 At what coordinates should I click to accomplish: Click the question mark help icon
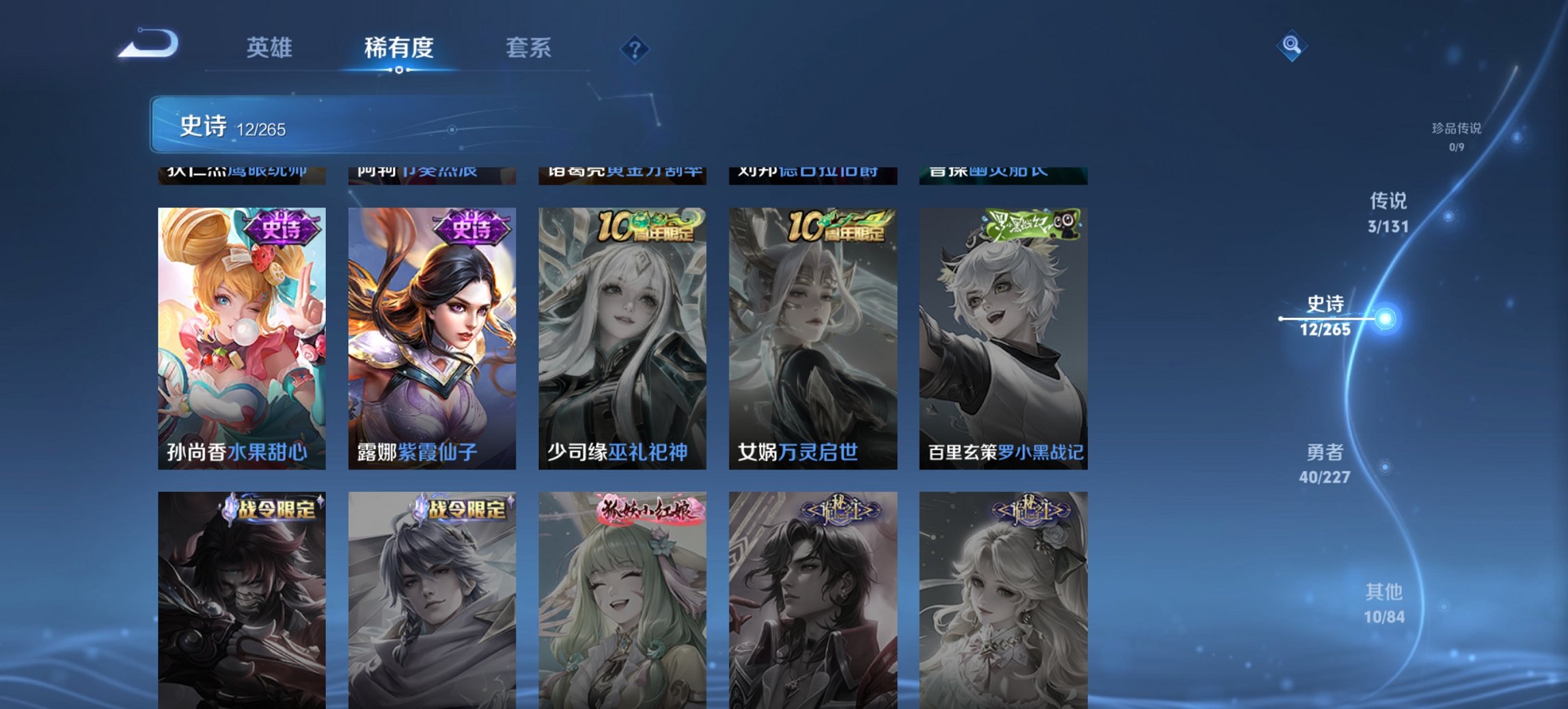[634, 47]
